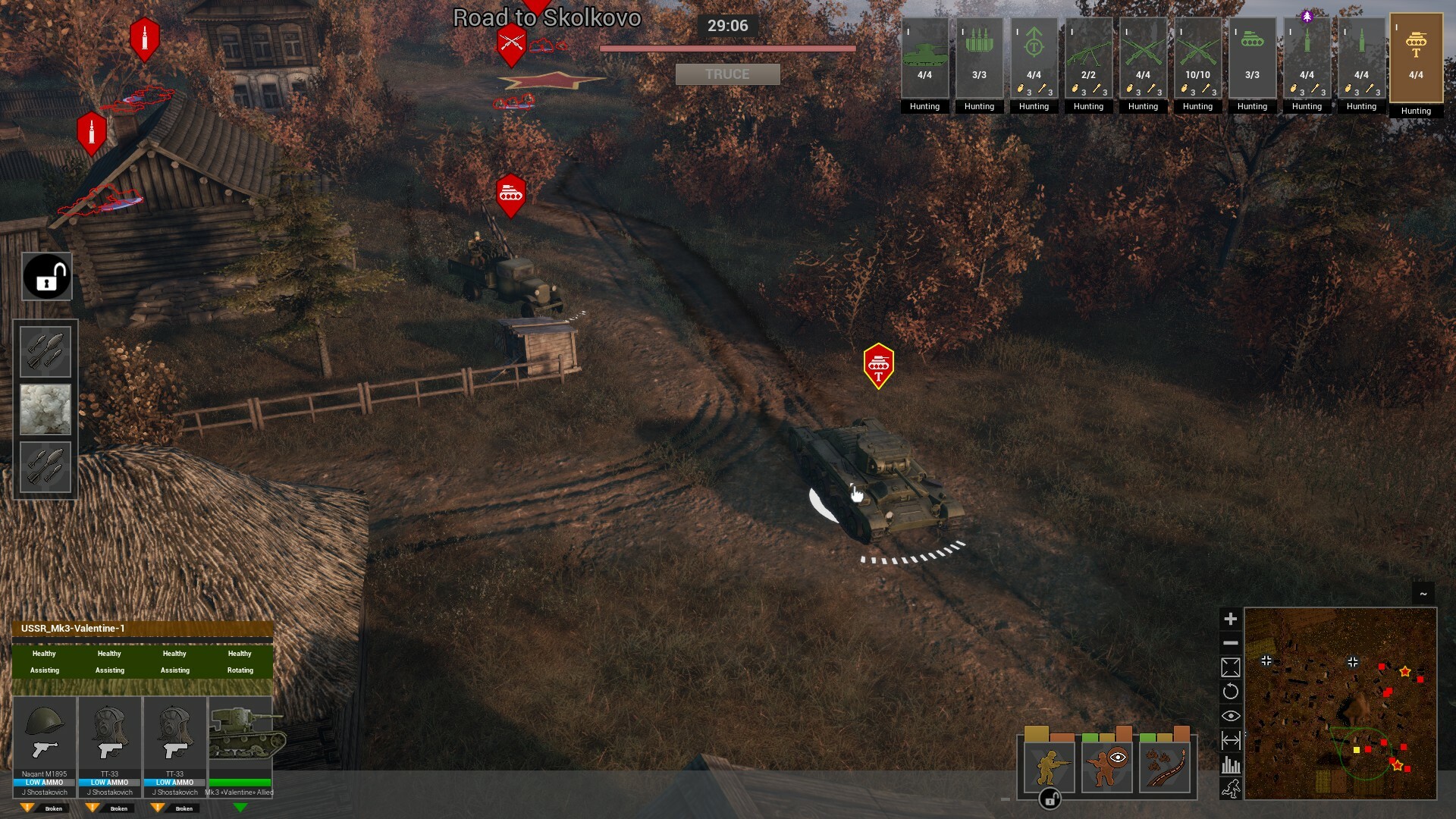Toggle the lock icon near the bottom command icons
Screen dimensions: 1456x819
coord(1049,799)
